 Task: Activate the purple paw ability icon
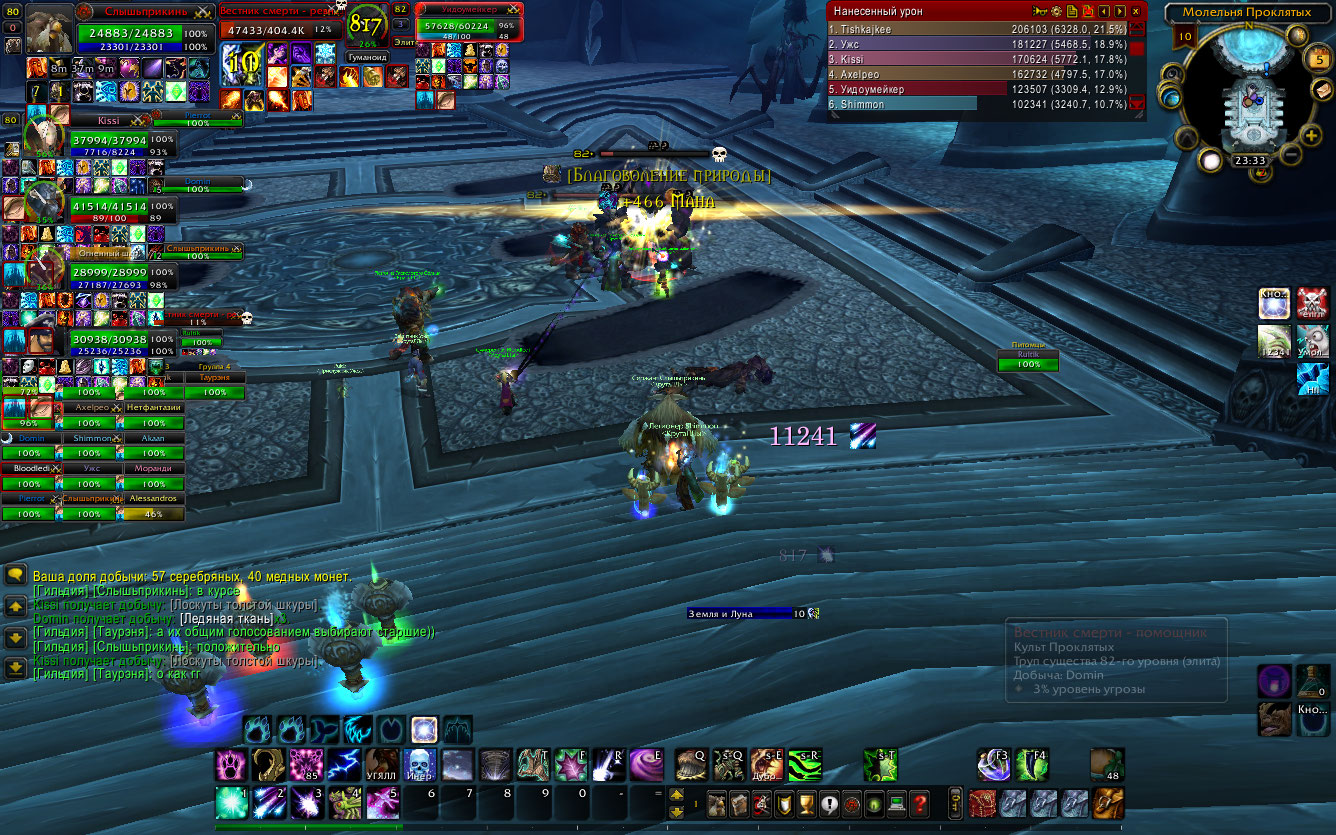(x=232, y=765)
